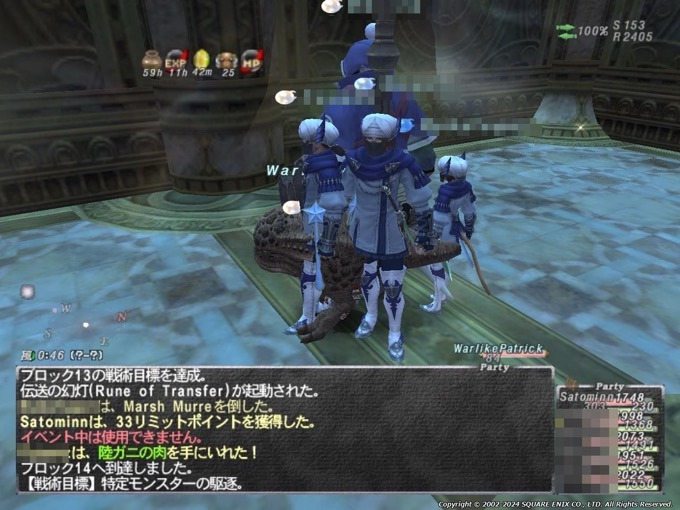Click the yellow egg status icon
The width and height of the screenshot is (680, 510).
click(x=202, y=60)
